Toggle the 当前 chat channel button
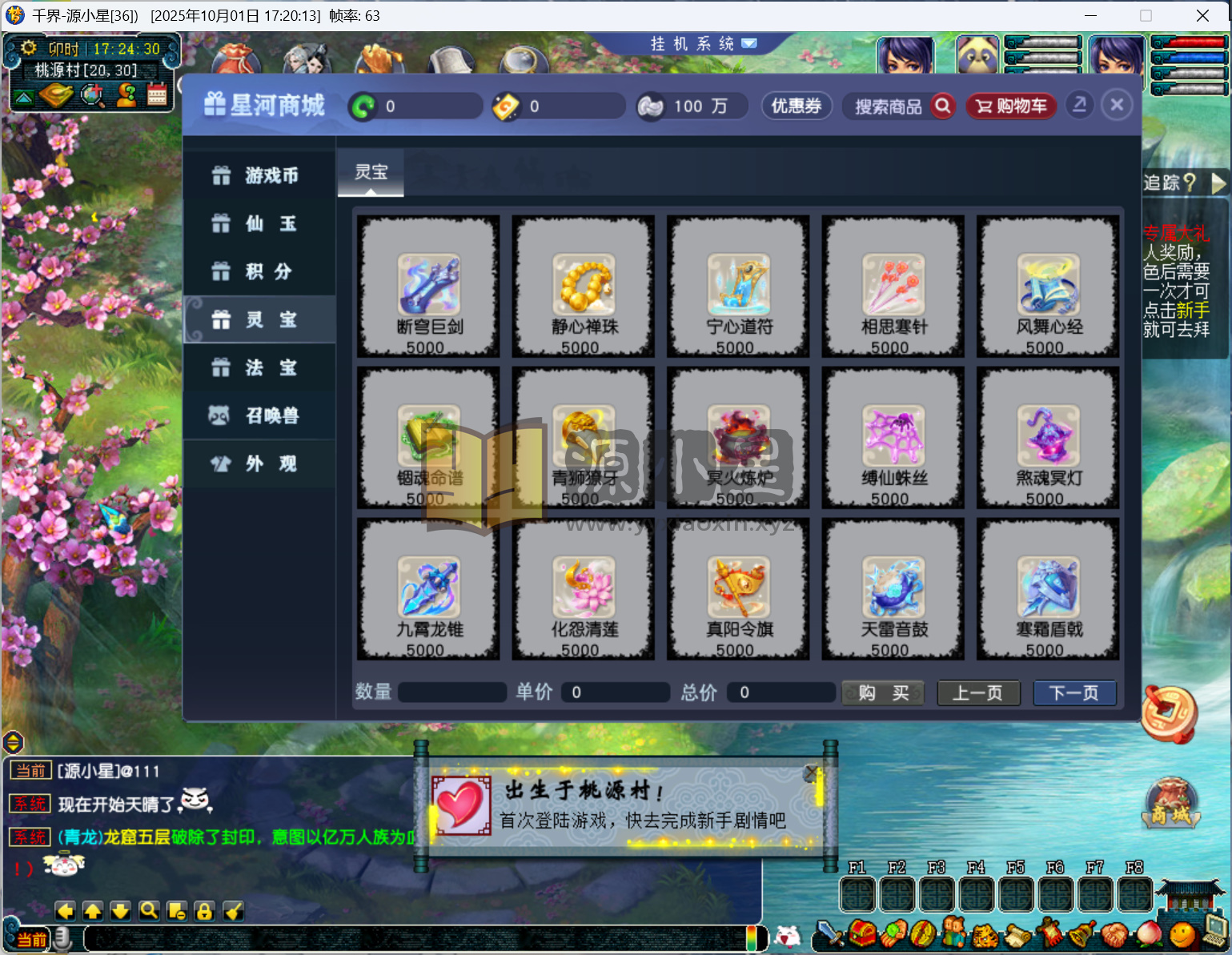Screen dimensions: 1232x955 click(x=30, y=938)
